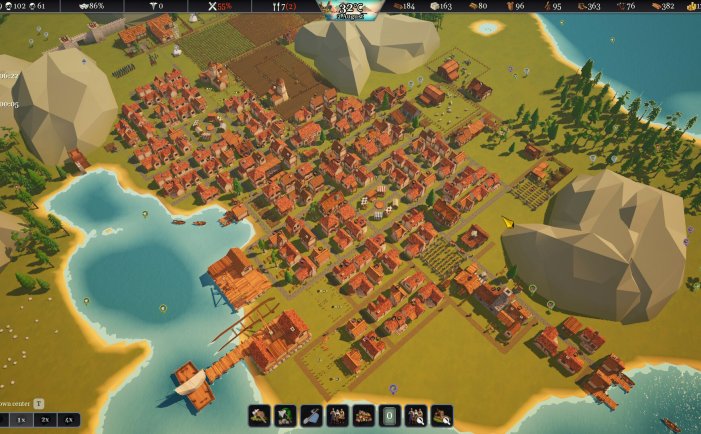Screen dimensions: 701x434
Task: Open the hammer build menu icon
Action: coord(259,415)
